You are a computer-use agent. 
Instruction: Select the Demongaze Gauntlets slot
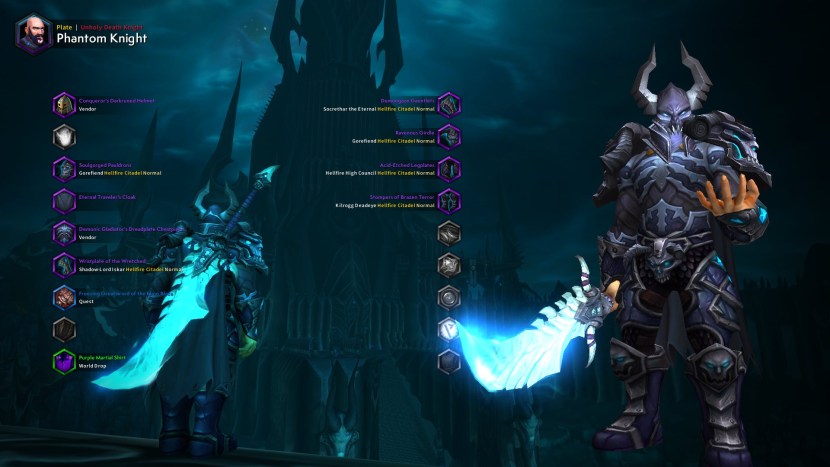coord(449,104)
